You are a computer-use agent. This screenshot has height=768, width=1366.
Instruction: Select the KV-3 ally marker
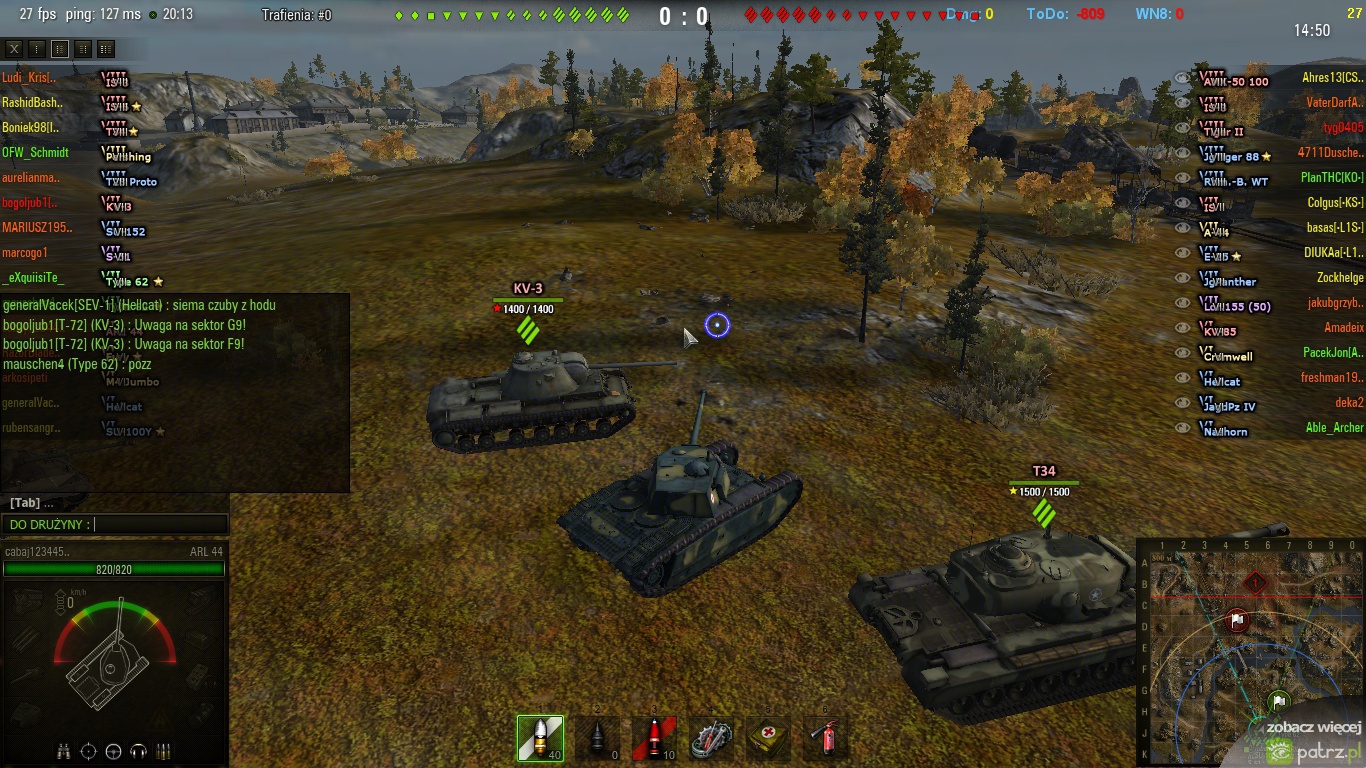point(528,289)
